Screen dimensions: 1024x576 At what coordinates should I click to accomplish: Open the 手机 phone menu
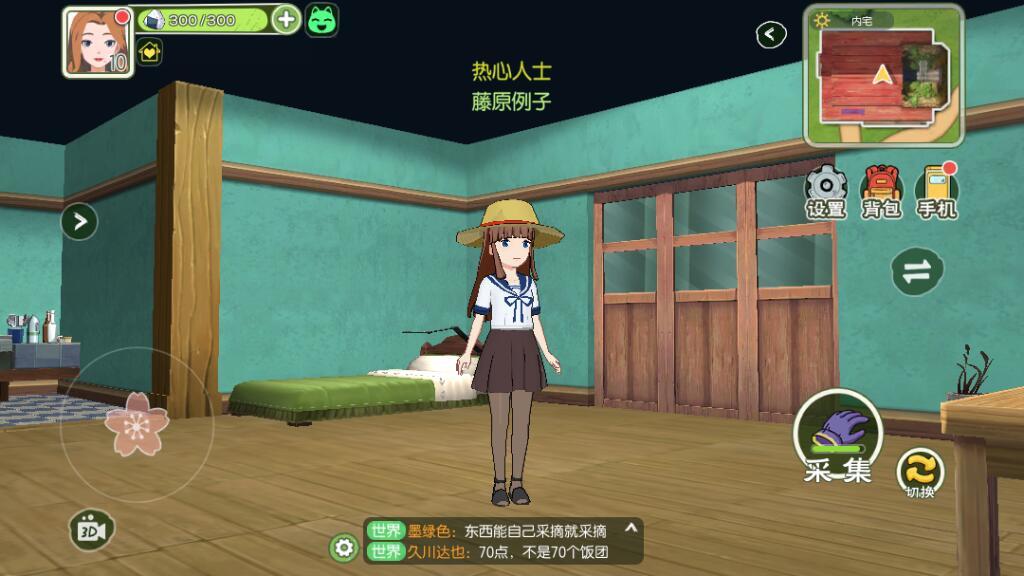937,190
